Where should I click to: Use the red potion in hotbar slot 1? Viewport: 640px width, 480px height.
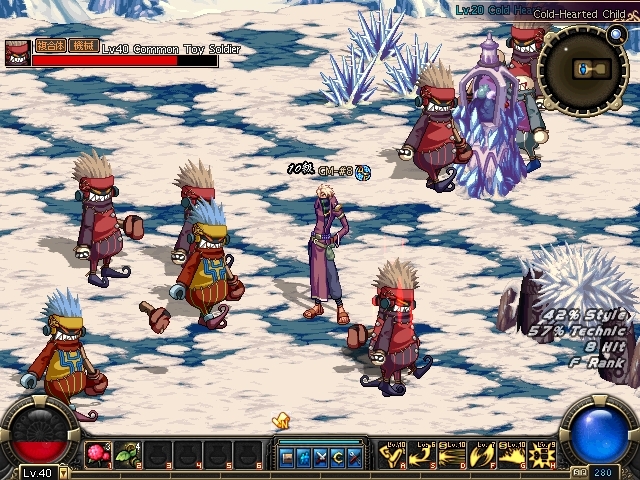click(x=98, y=455)
